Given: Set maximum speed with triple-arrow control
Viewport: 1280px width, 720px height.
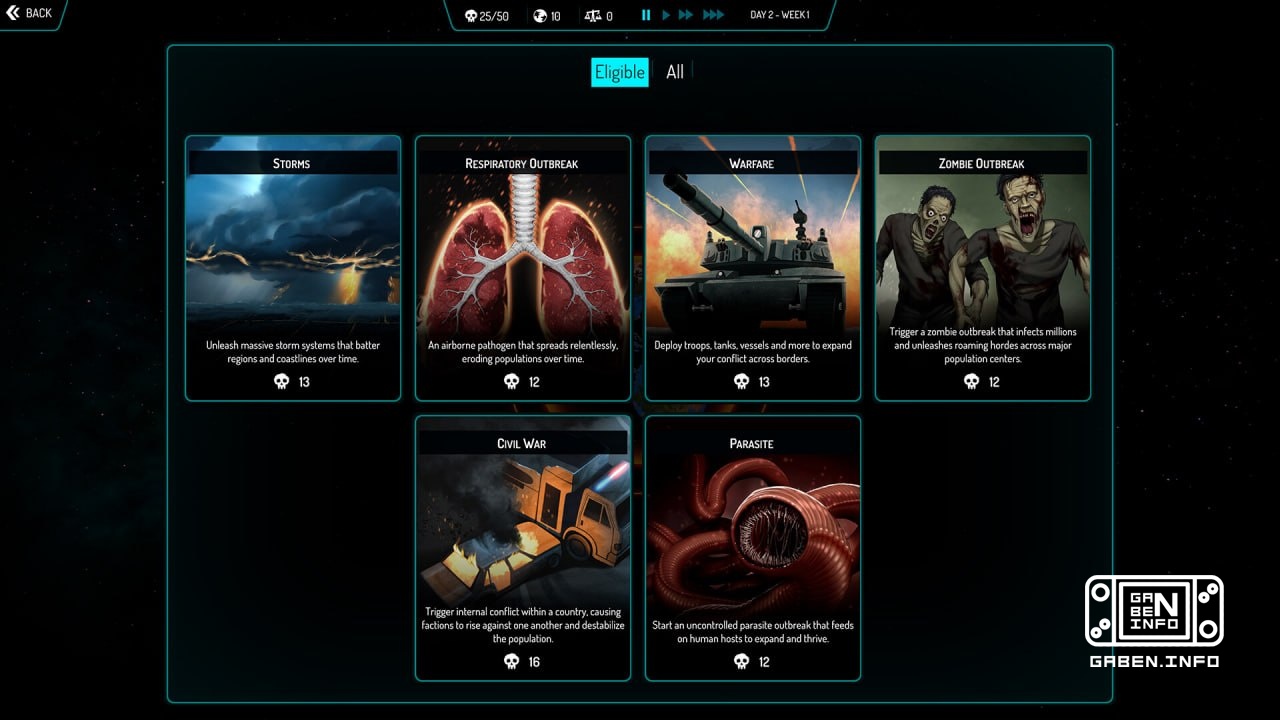Looking at the screenshot, I should (713, 15).
